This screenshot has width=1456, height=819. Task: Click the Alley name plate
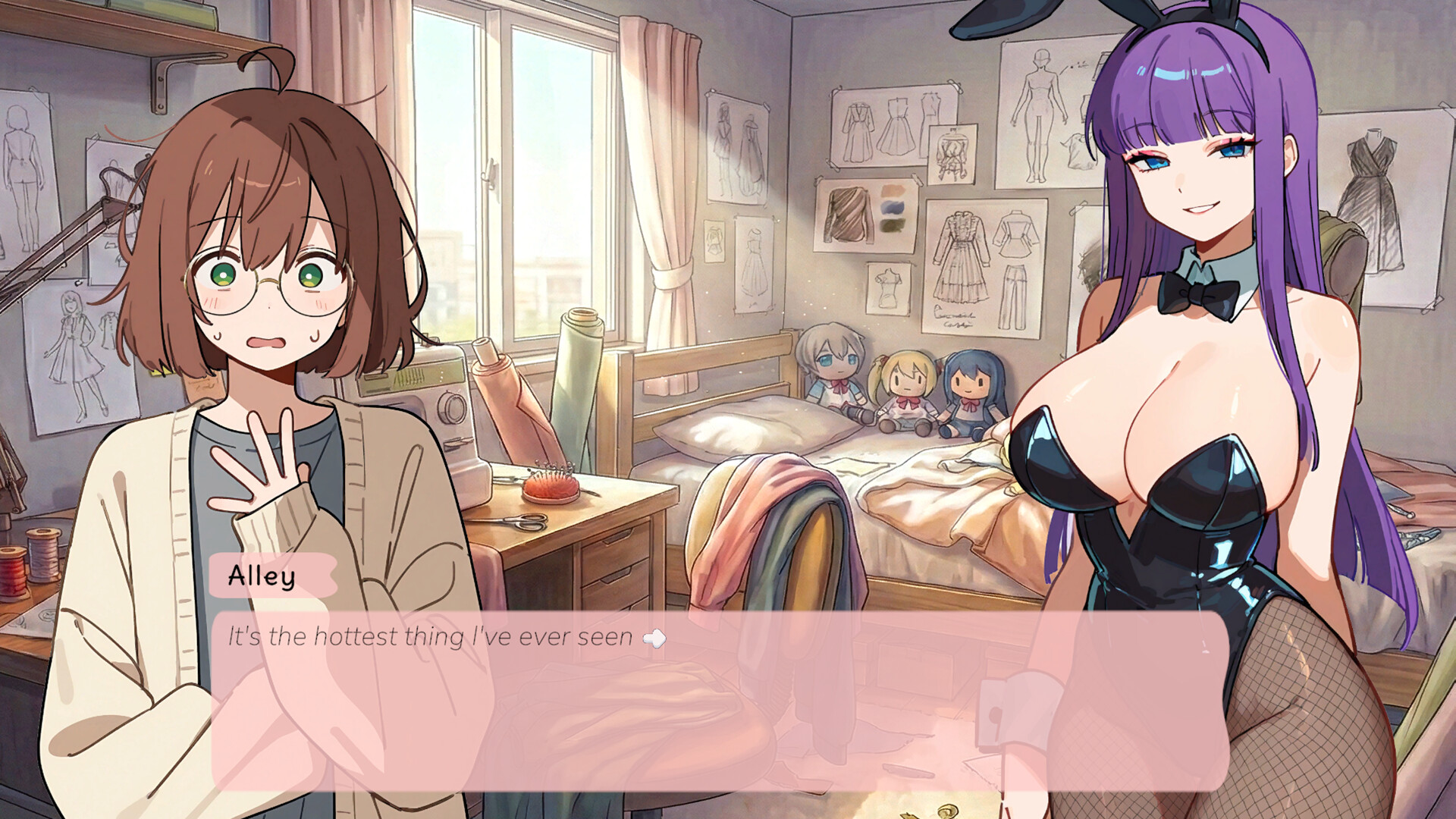pos(262,578)
